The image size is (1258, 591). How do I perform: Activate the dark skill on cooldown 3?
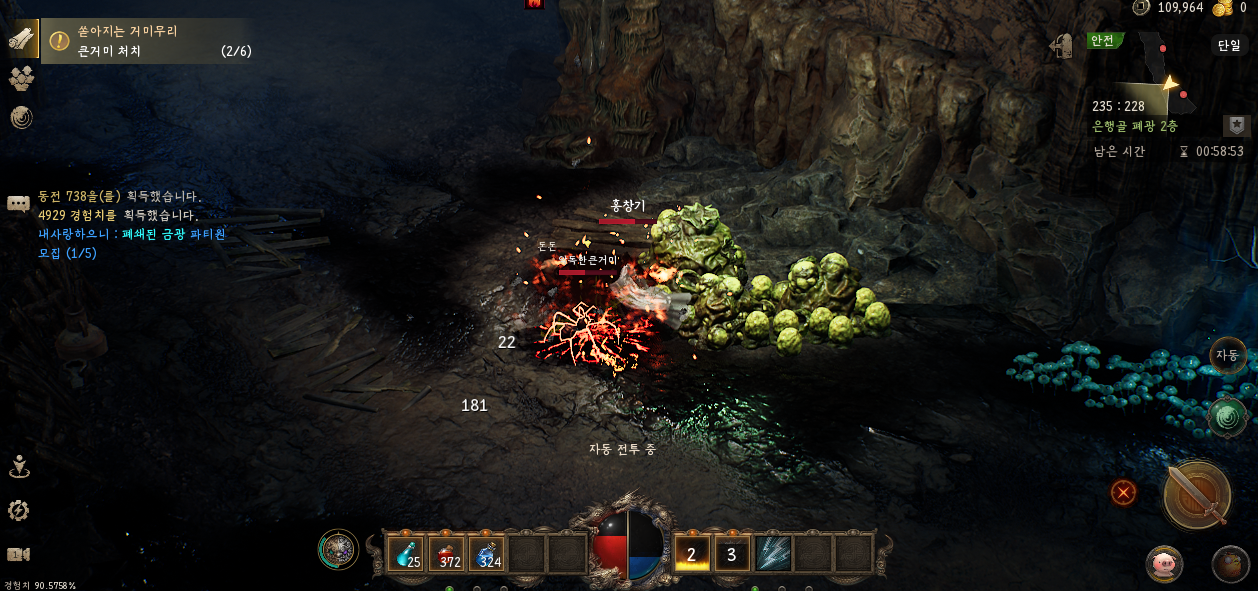coord(732,553)
